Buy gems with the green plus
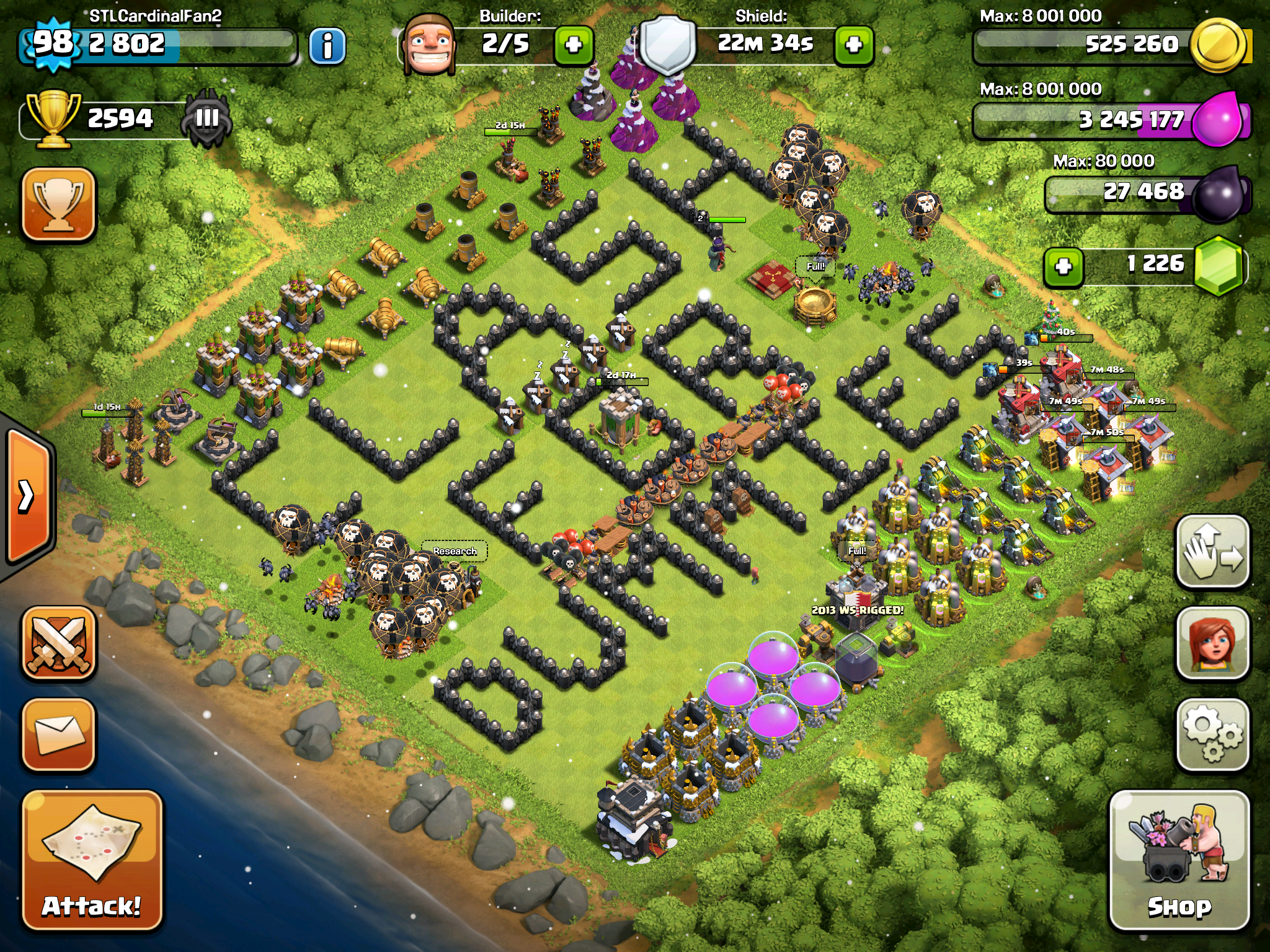Screen dimensions: 1270x952 coord(1064,267)
